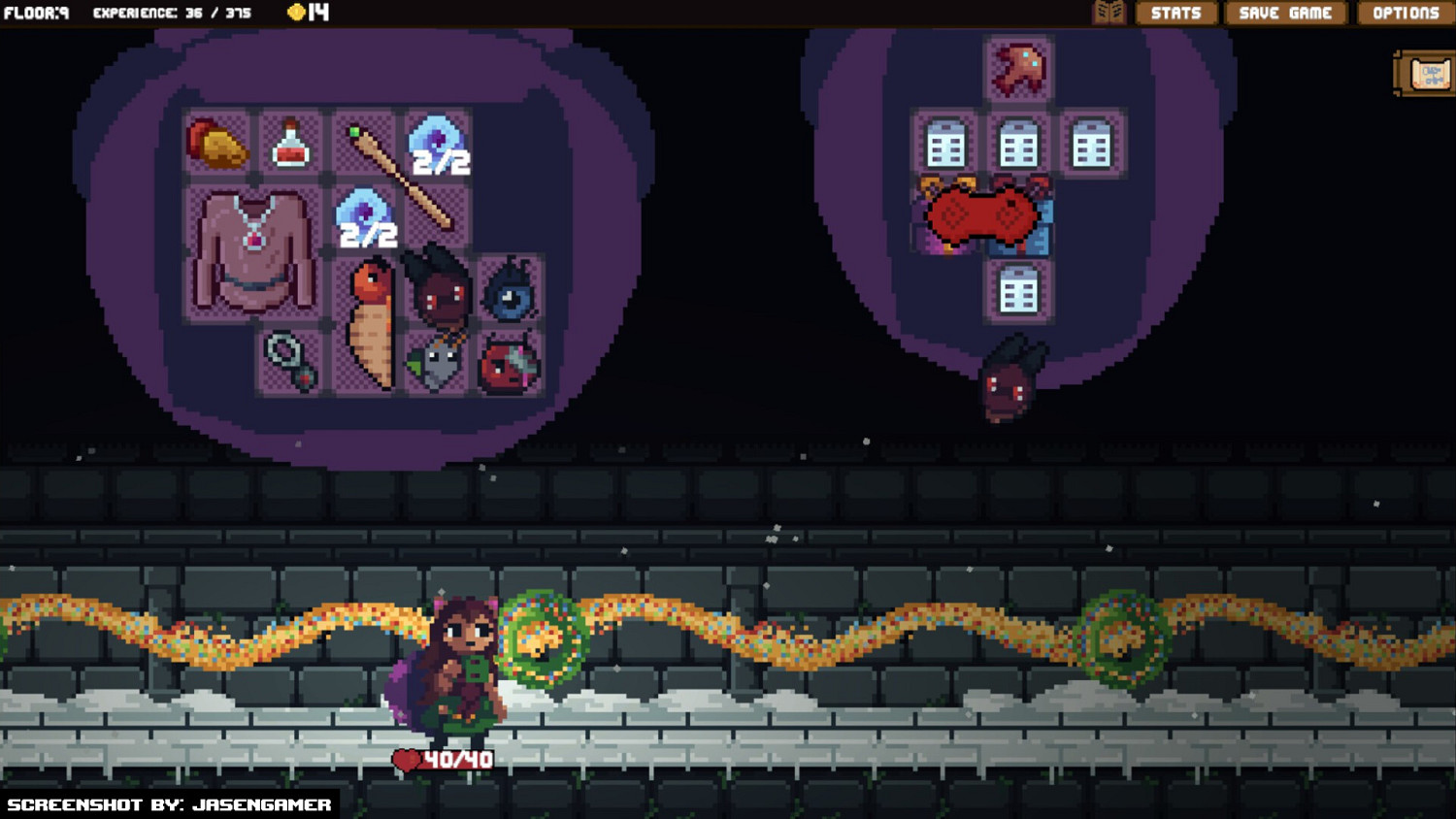Open the Options menu
Viewport: 1456px width, 819px height.
click(1405, 14)
